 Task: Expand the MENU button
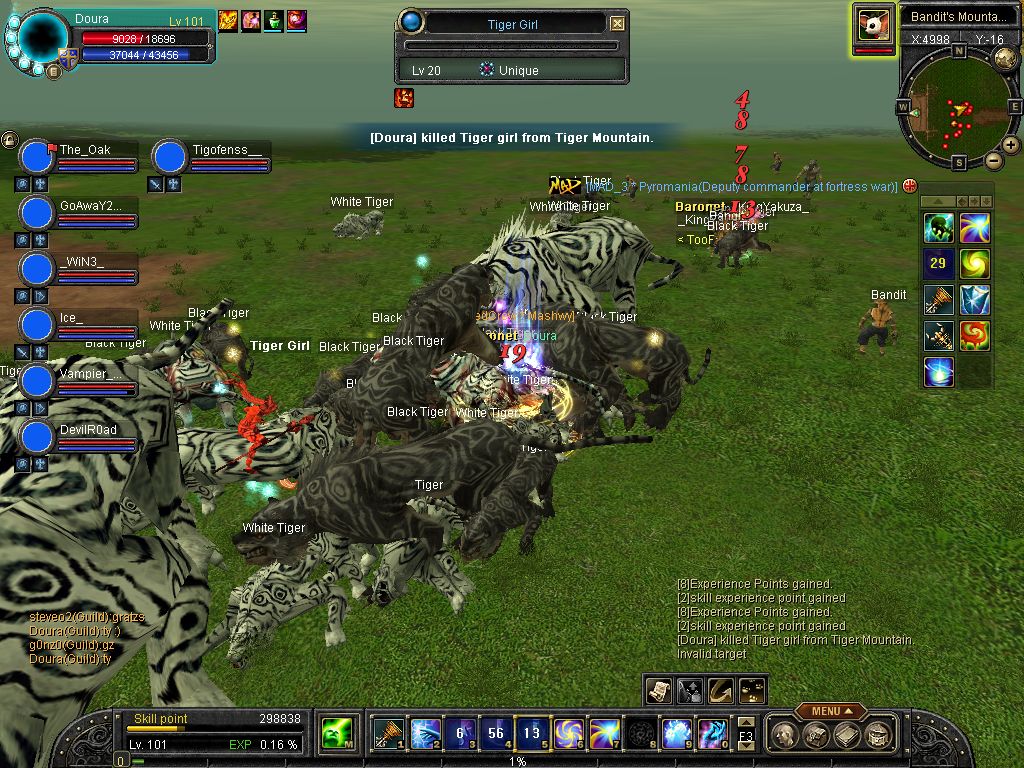tap(831, 711)
